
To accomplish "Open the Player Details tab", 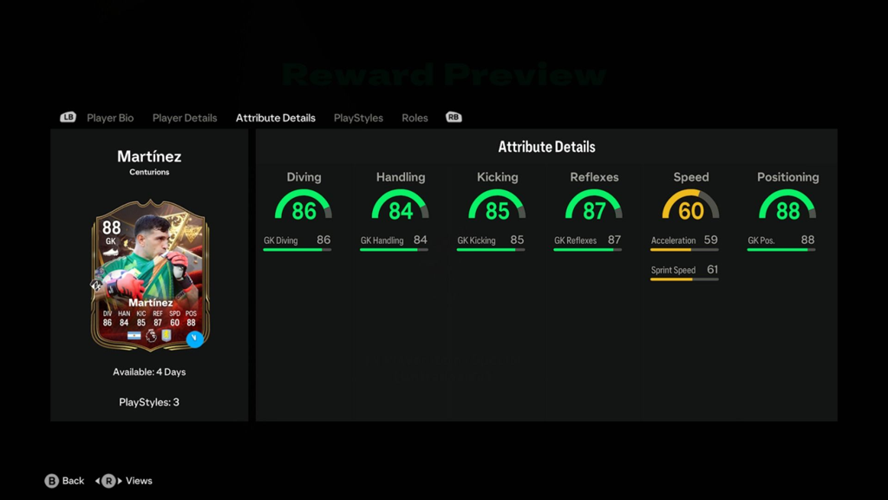I will (184, 118).
